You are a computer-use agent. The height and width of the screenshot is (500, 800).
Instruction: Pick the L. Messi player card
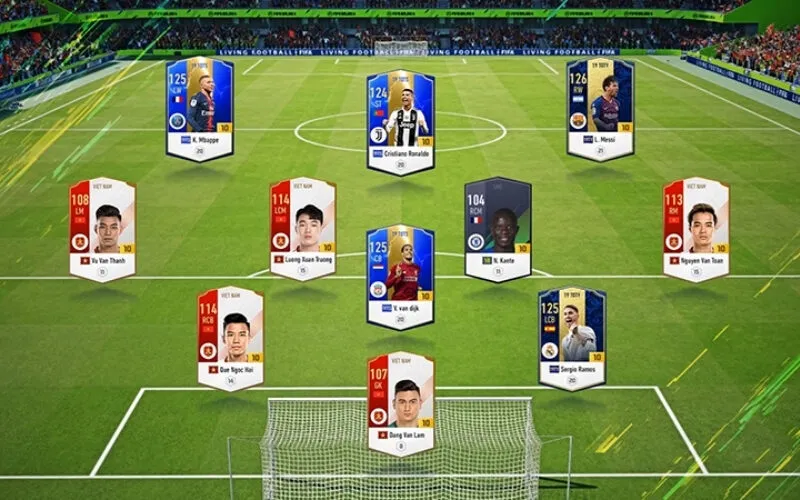[x=600, y=108]
